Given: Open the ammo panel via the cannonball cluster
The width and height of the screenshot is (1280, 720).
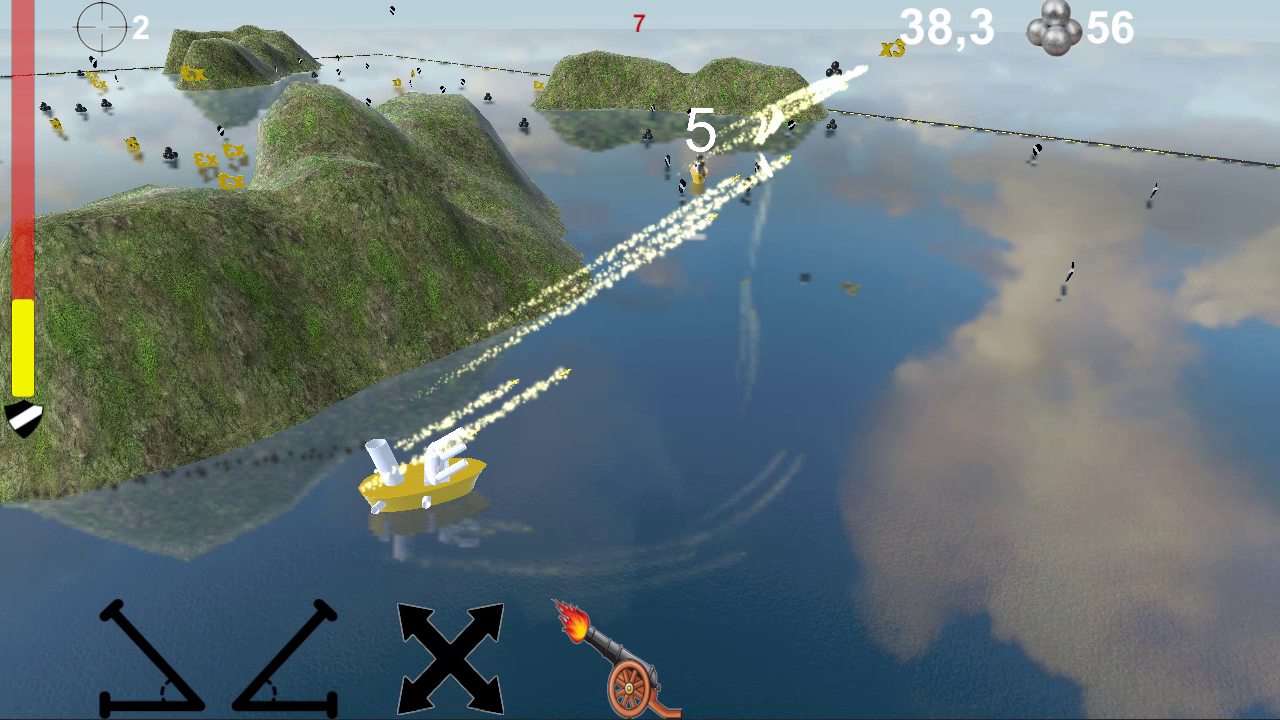Looking at the screenshot, I should [1053, 28].
